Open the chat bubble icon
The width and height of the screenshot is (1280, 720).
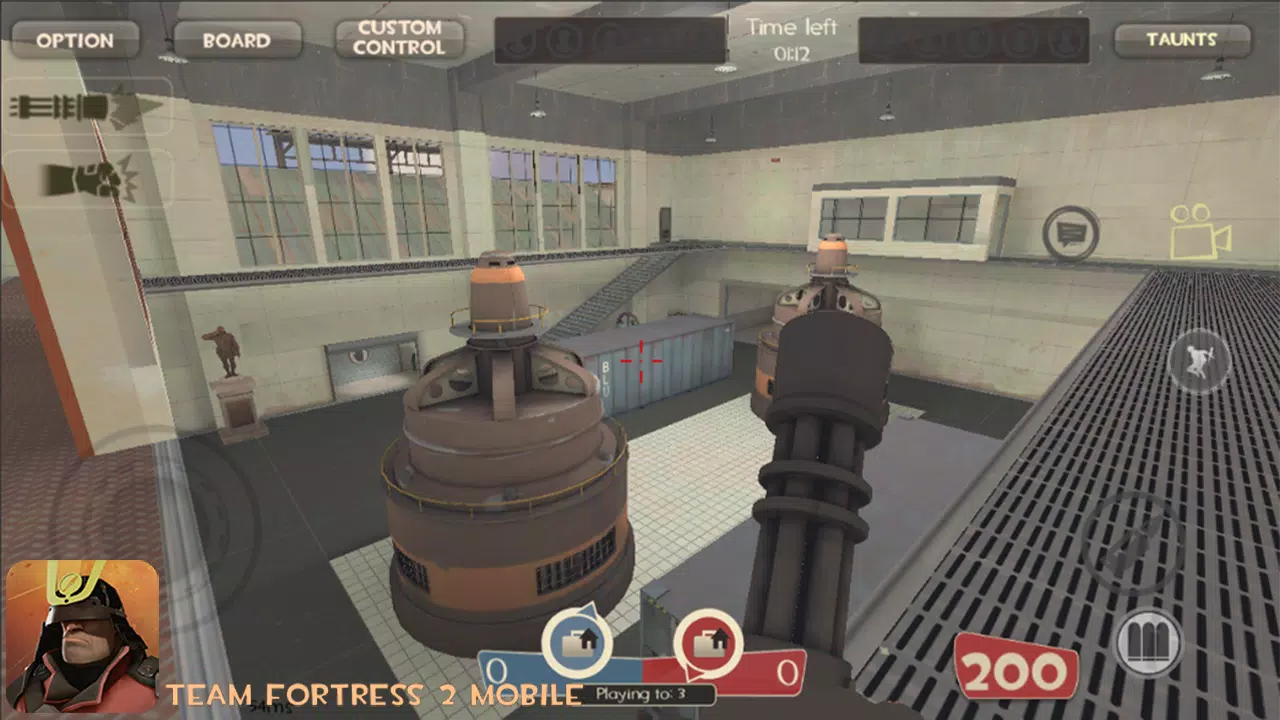pyautogui.click(x=1070, y=228)
